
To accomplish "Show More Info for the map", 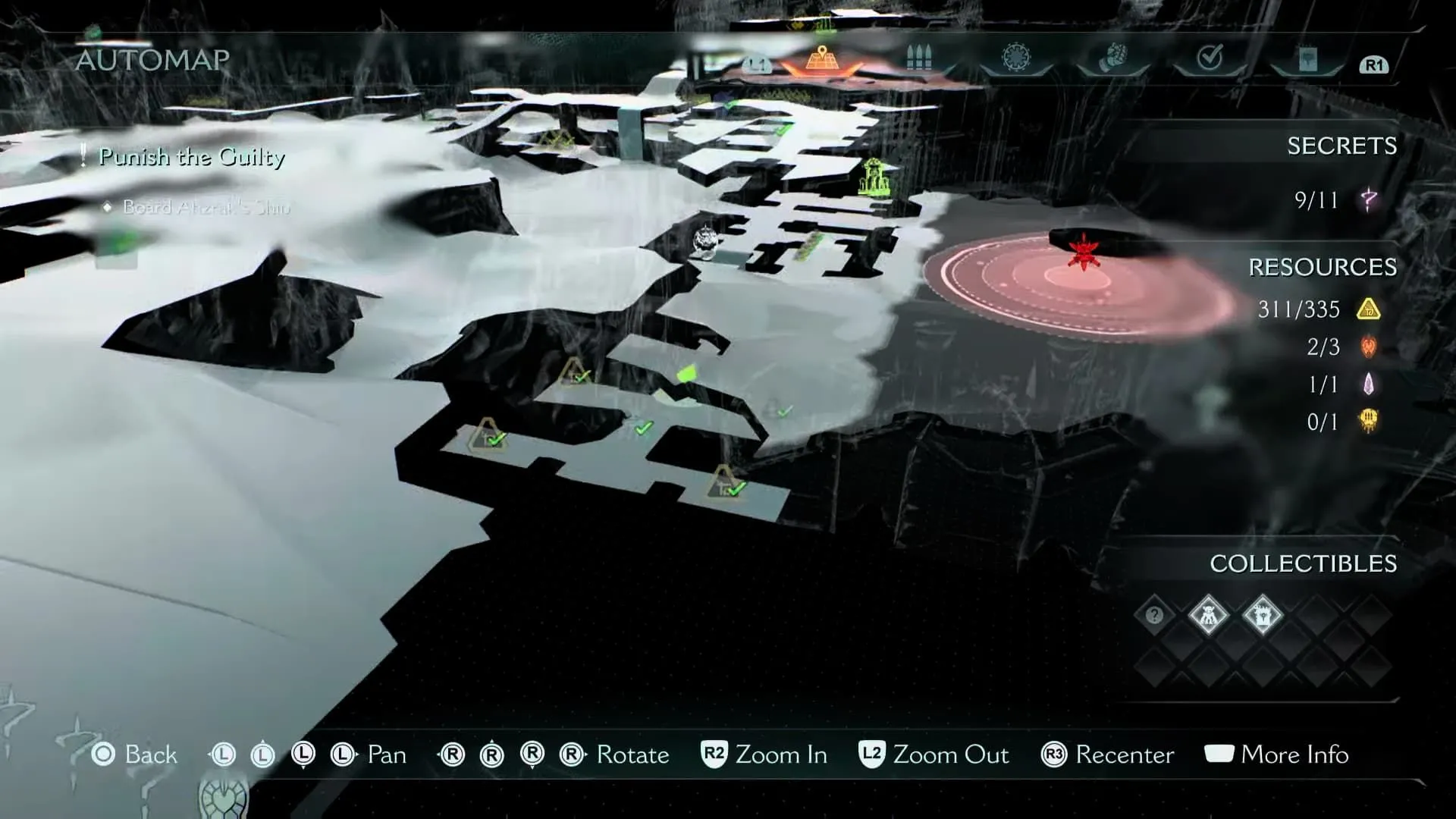I will 1276,755.
